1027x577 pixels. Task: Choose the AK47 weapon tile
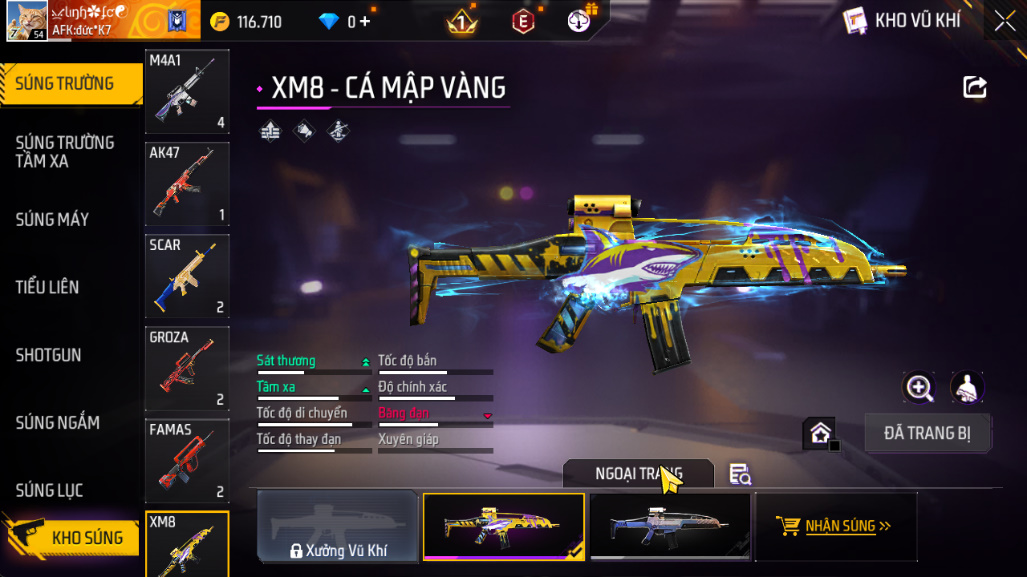coord(187,184)
